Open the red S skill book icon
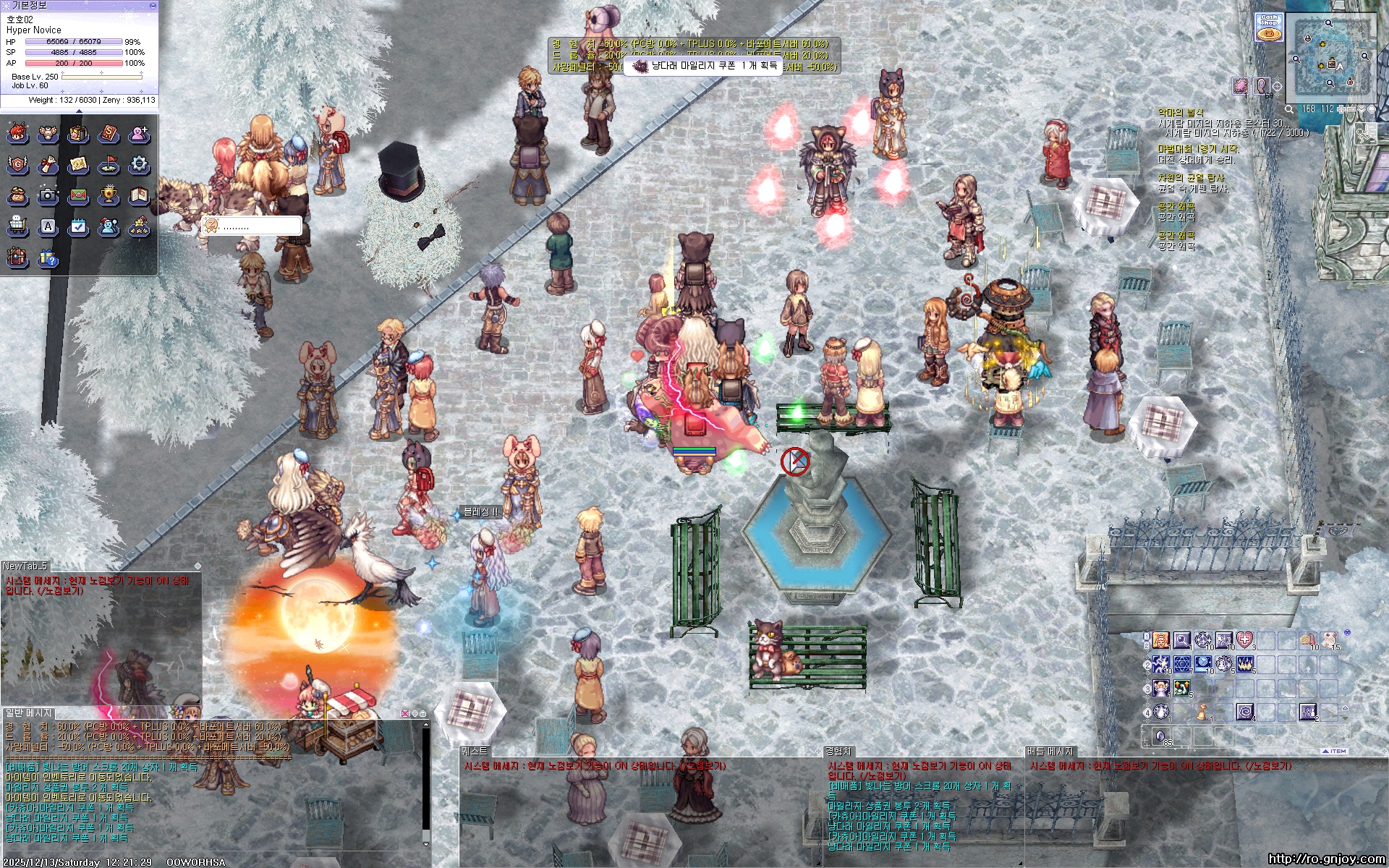1389x868 pixels. [109, 134]
